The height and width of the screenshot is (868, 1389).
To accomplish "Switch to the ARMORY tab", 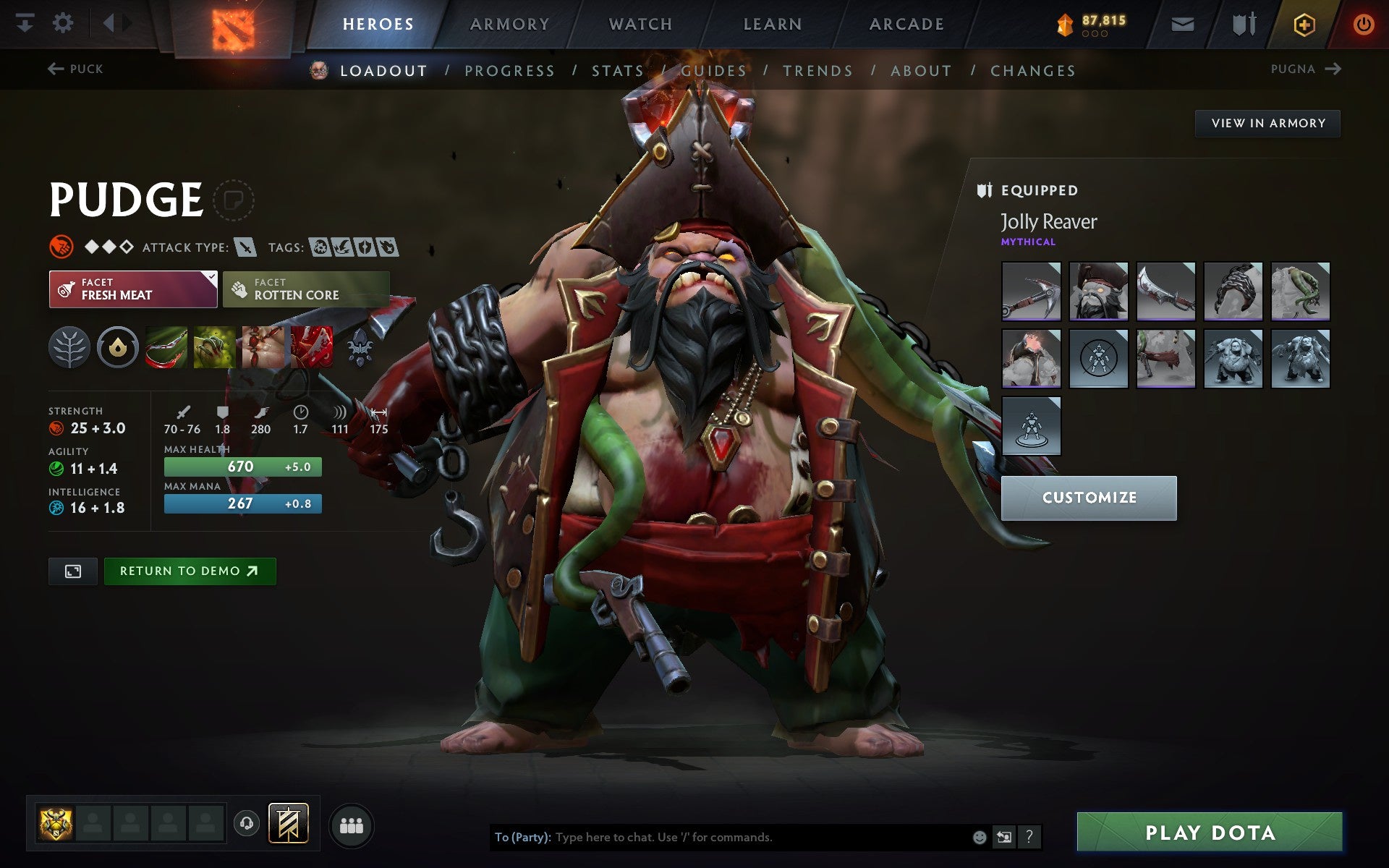I will tap(509, 23).
